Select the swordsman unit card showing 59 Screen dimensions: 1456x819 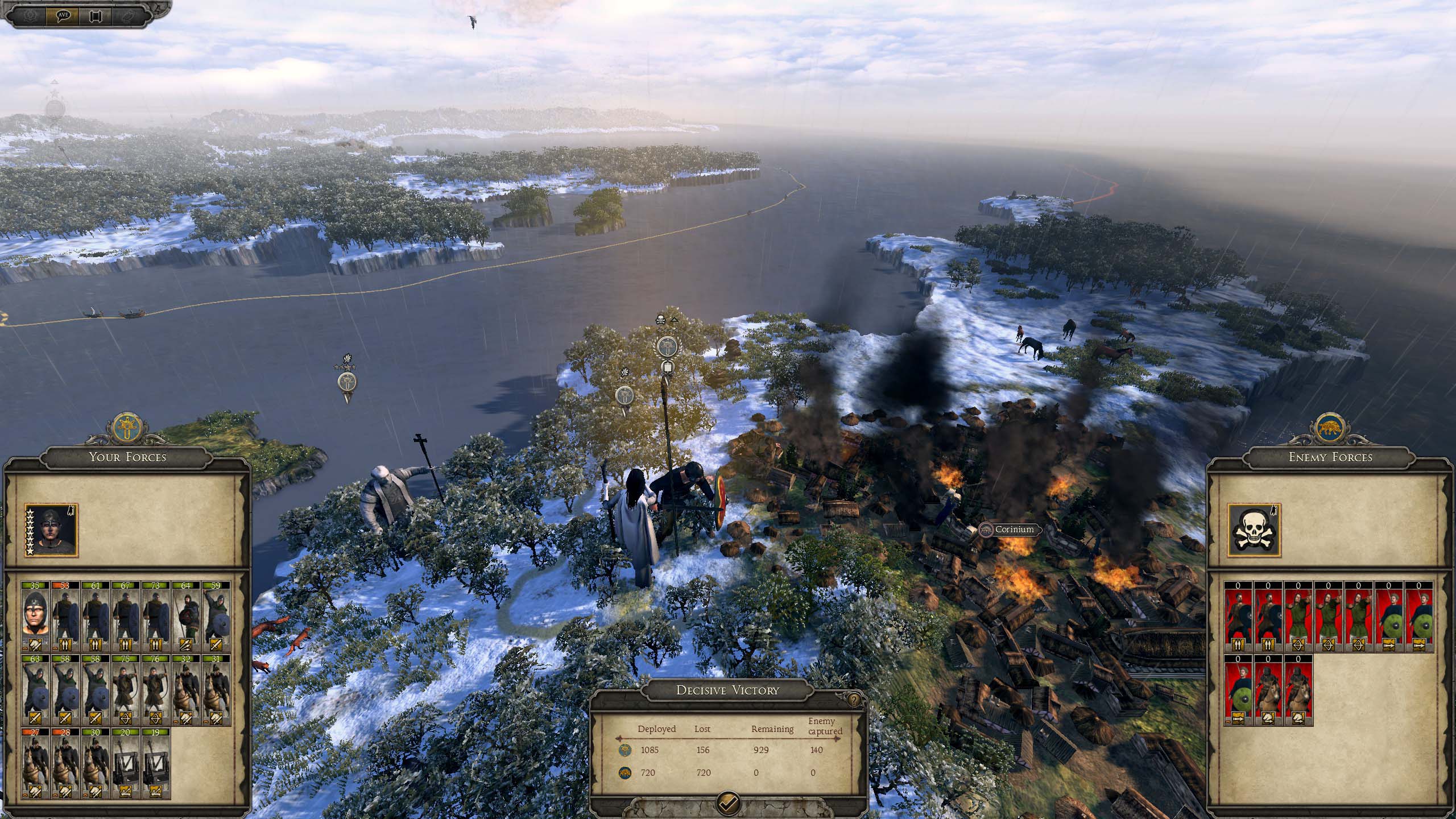click(x=216, y=615)
